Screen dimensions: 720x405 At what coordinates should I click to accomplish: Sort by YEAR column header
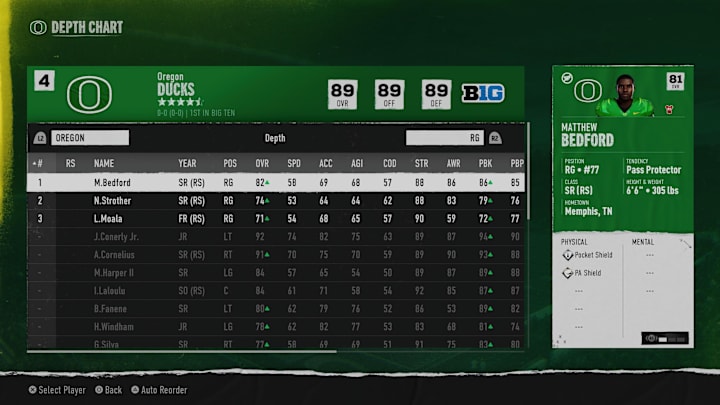187,163
